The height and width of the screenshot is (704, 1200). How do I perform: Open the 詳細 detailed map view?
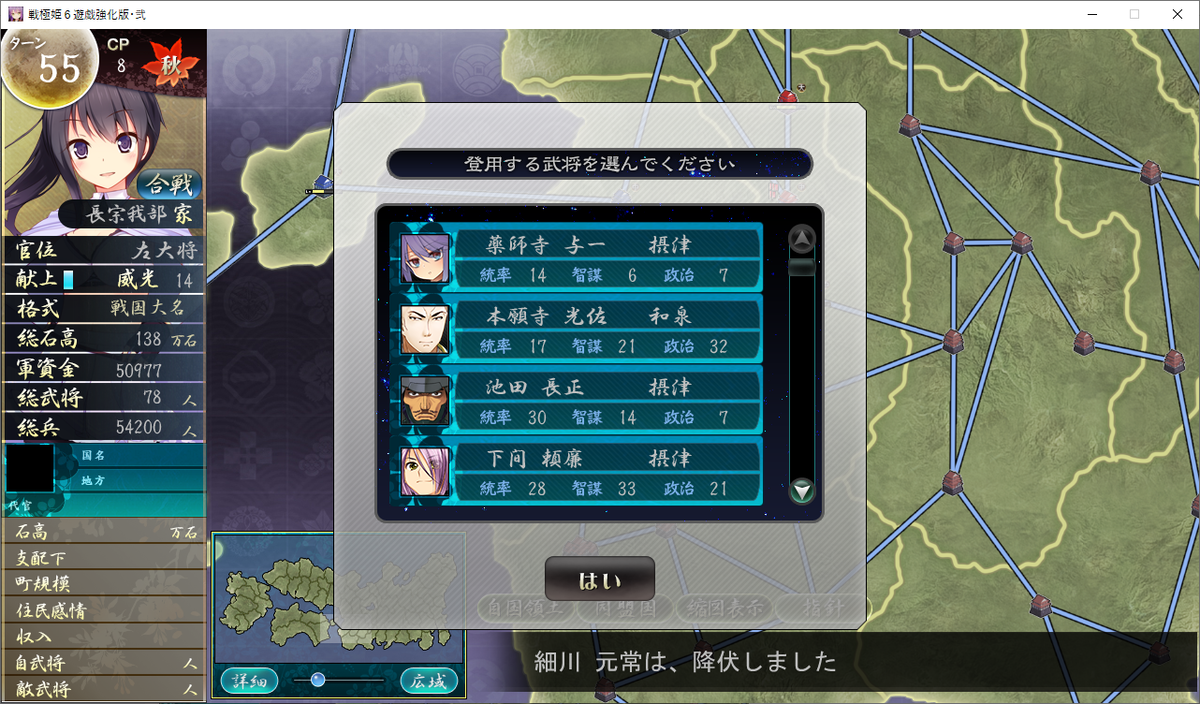249,681
